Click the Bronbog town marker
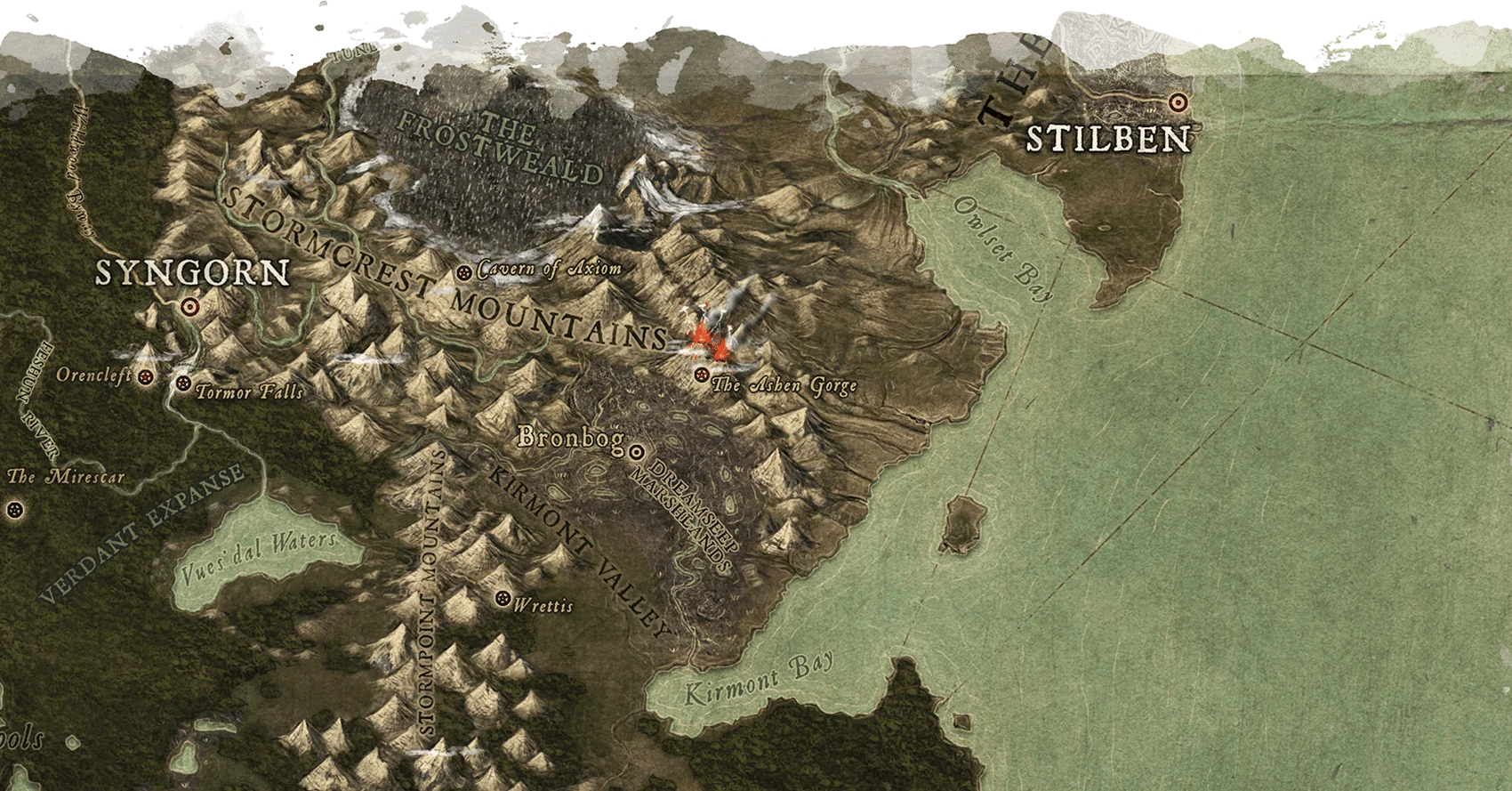The height and width of the screenshot is (791, 1512). pos(636,453)
